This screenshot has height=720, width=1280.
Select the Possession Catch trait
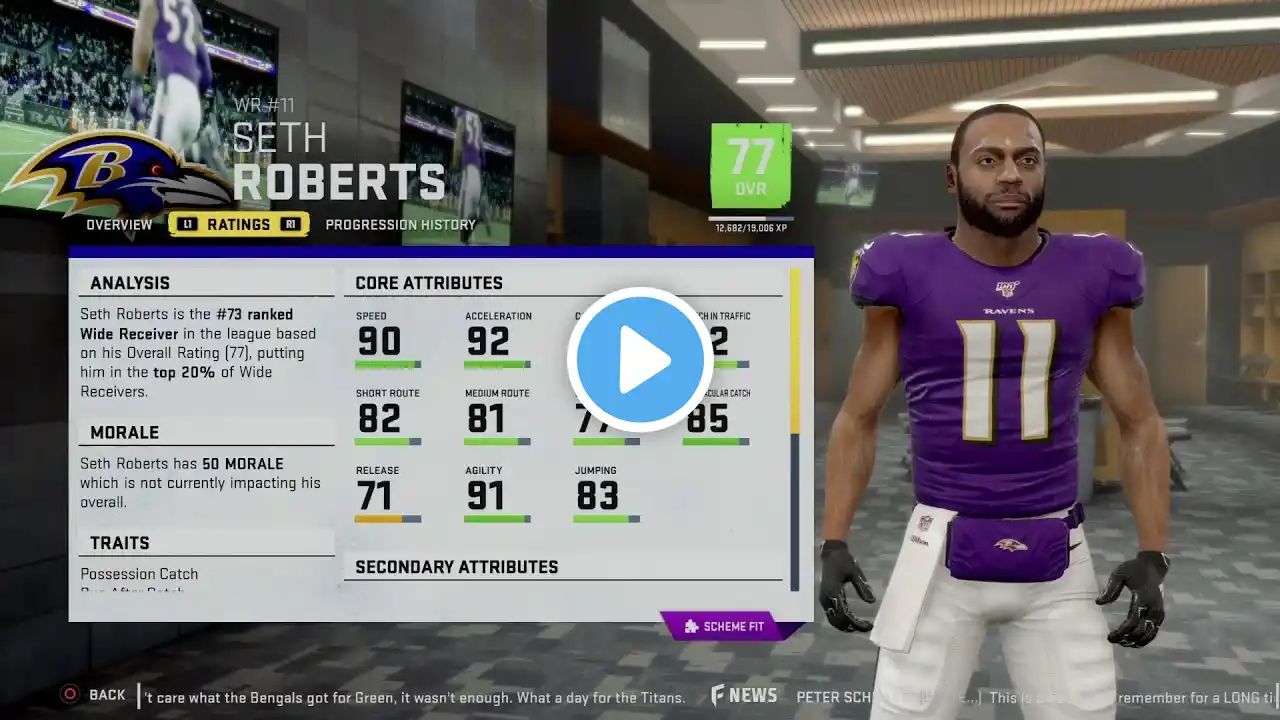pos(139,574)
